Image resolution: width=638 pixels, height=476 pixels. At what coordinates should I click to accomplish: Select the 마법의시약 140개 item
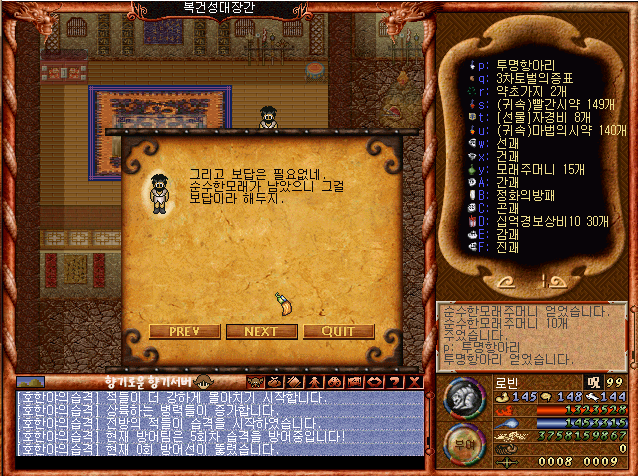coord(548,129)
